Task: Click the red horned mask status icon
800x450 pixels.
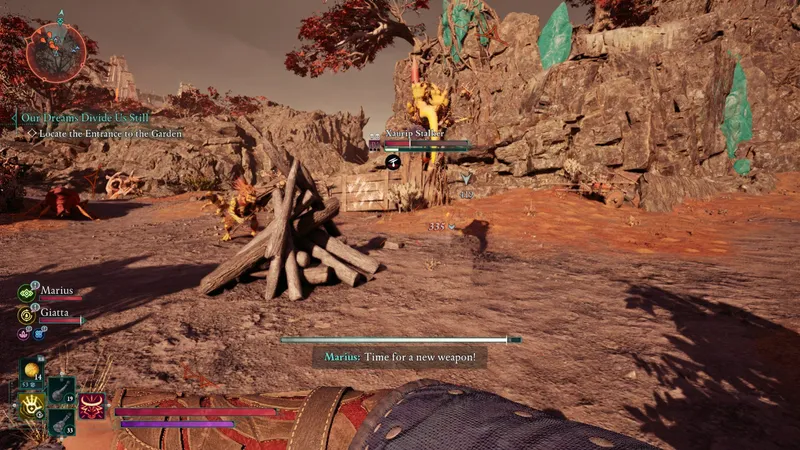Action: coord(93,406)
